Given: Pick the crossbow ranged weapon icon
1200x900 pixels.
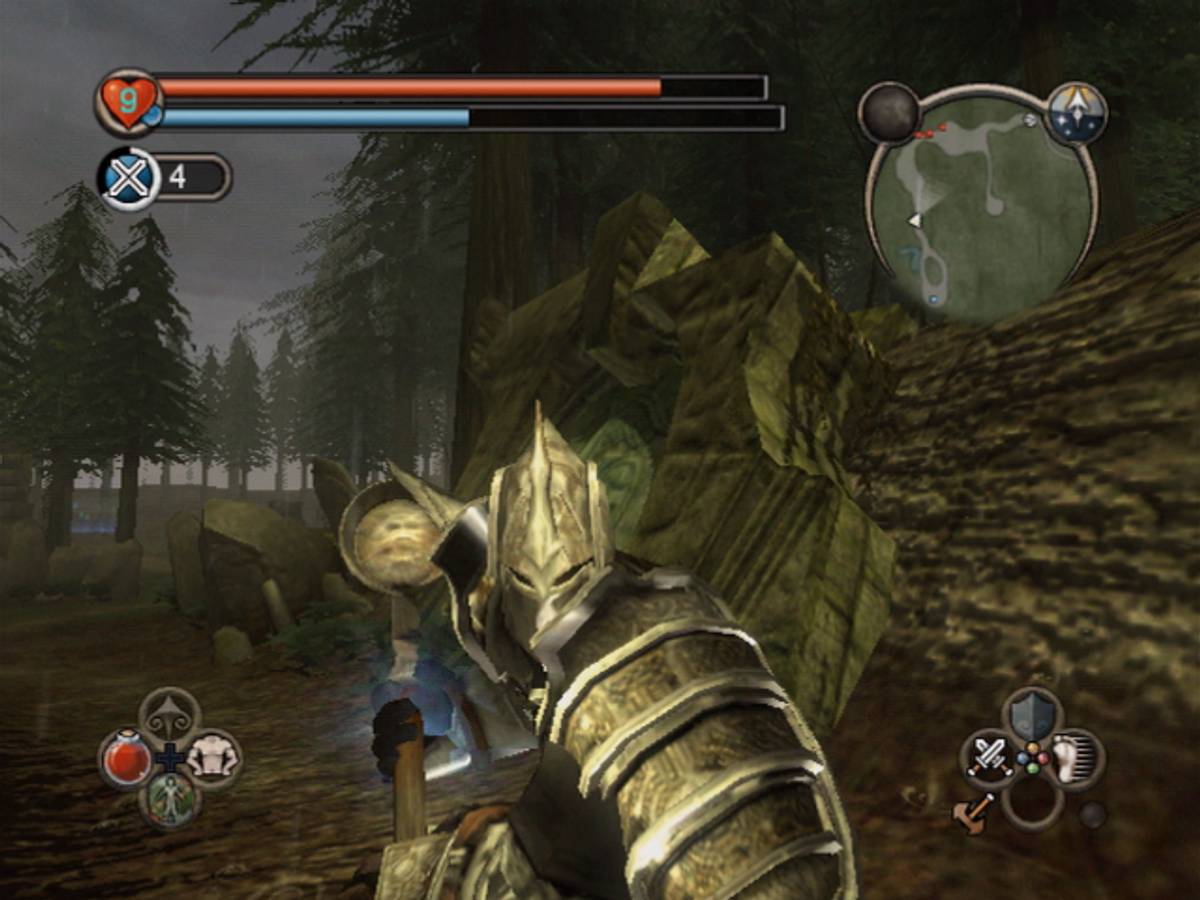Looking at the screenshot, I should pyautogui.click(x=975, y=810).
